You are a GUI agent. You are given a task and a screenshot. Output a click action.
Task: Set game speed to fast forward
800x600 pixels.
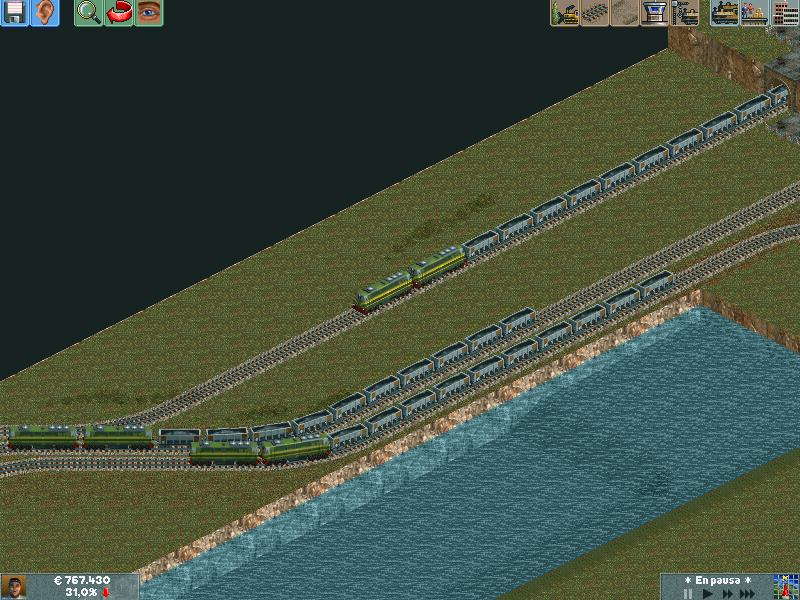coord(728,593)
